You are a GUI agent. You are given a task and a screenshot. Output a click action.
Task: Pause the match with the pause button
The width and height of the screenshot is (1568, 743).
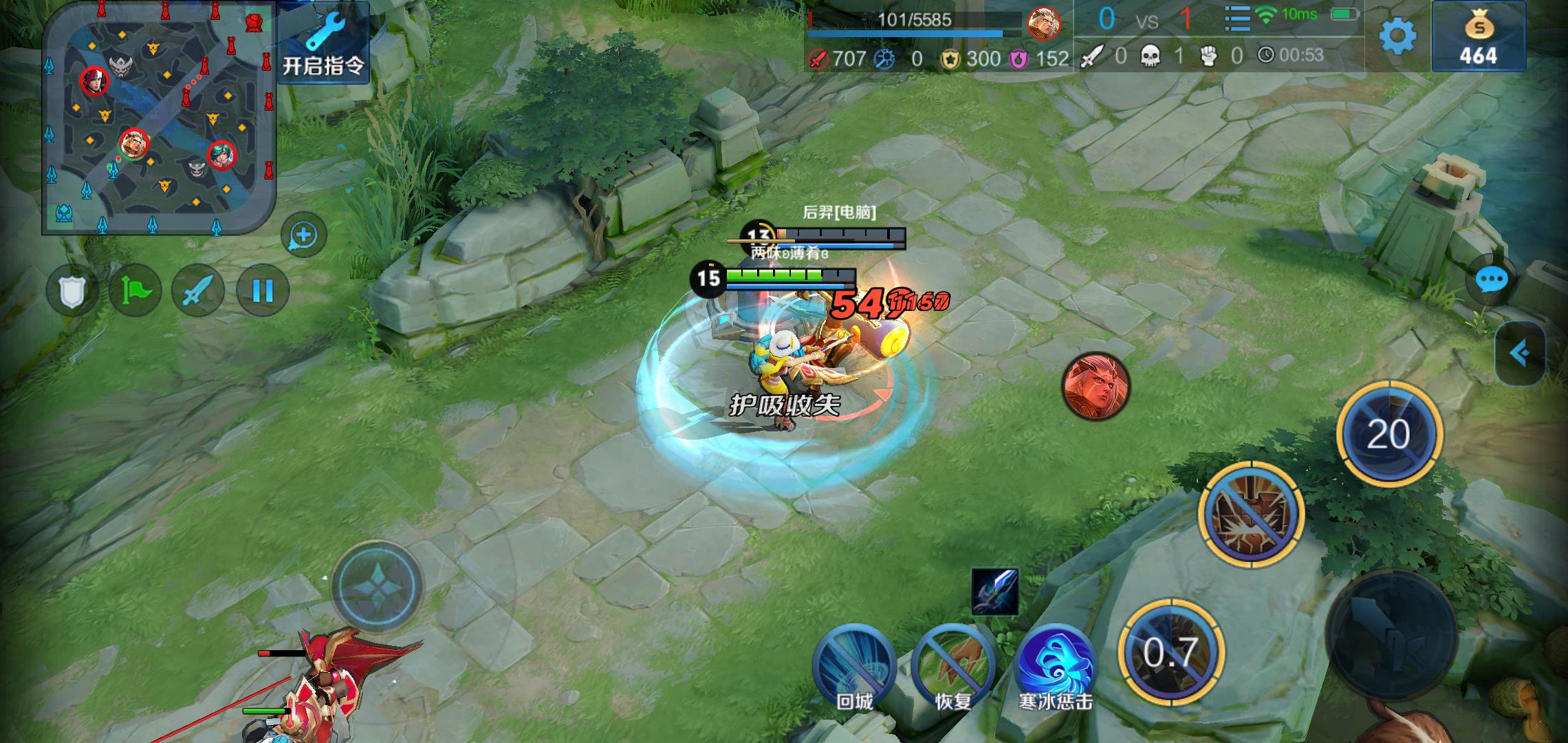[263, 291]
